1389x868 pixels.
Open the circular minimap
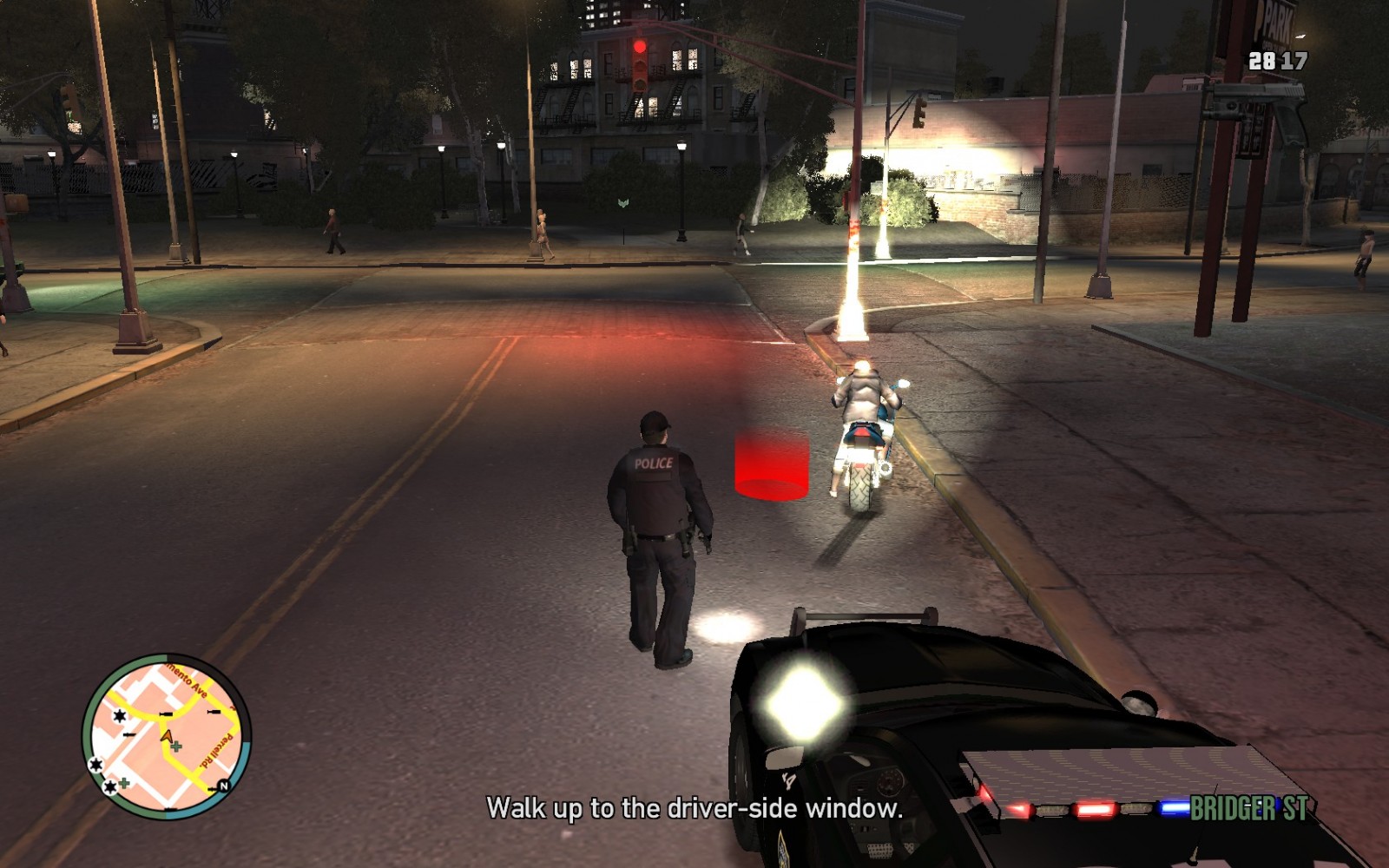165,738
